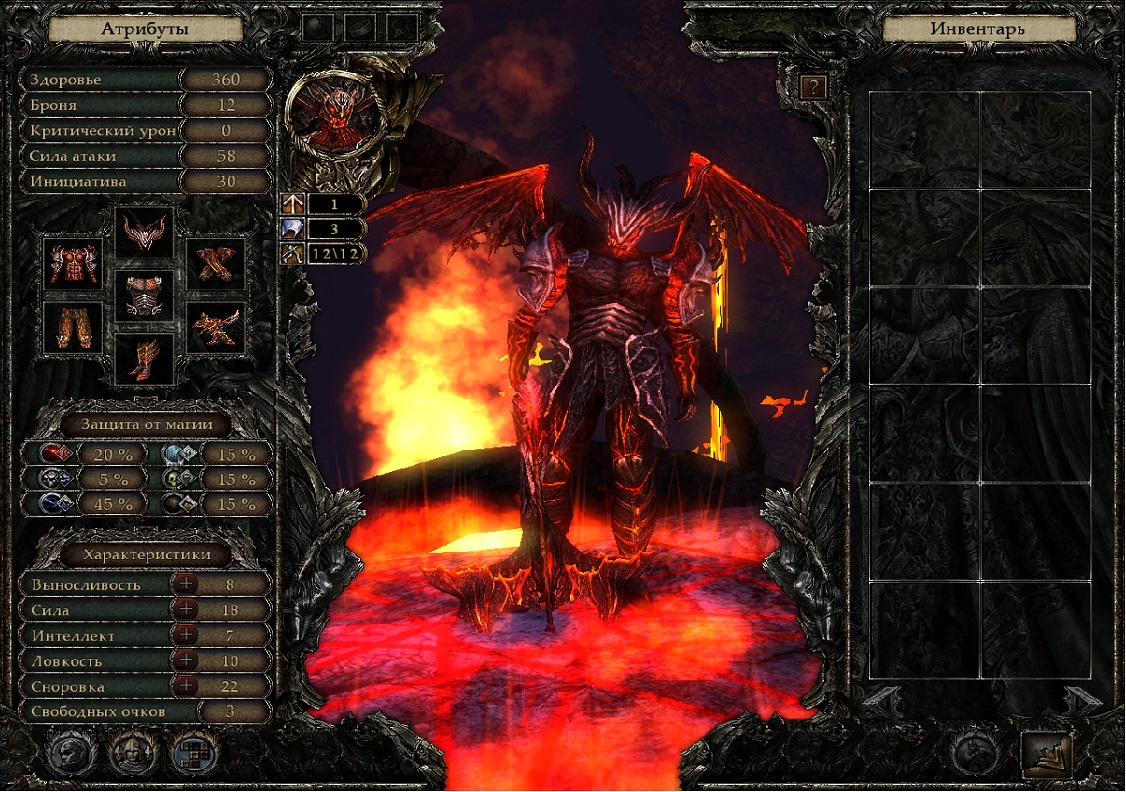
Task: Select the shoulder armor equipment slot
Action: [x=73, y=264]
